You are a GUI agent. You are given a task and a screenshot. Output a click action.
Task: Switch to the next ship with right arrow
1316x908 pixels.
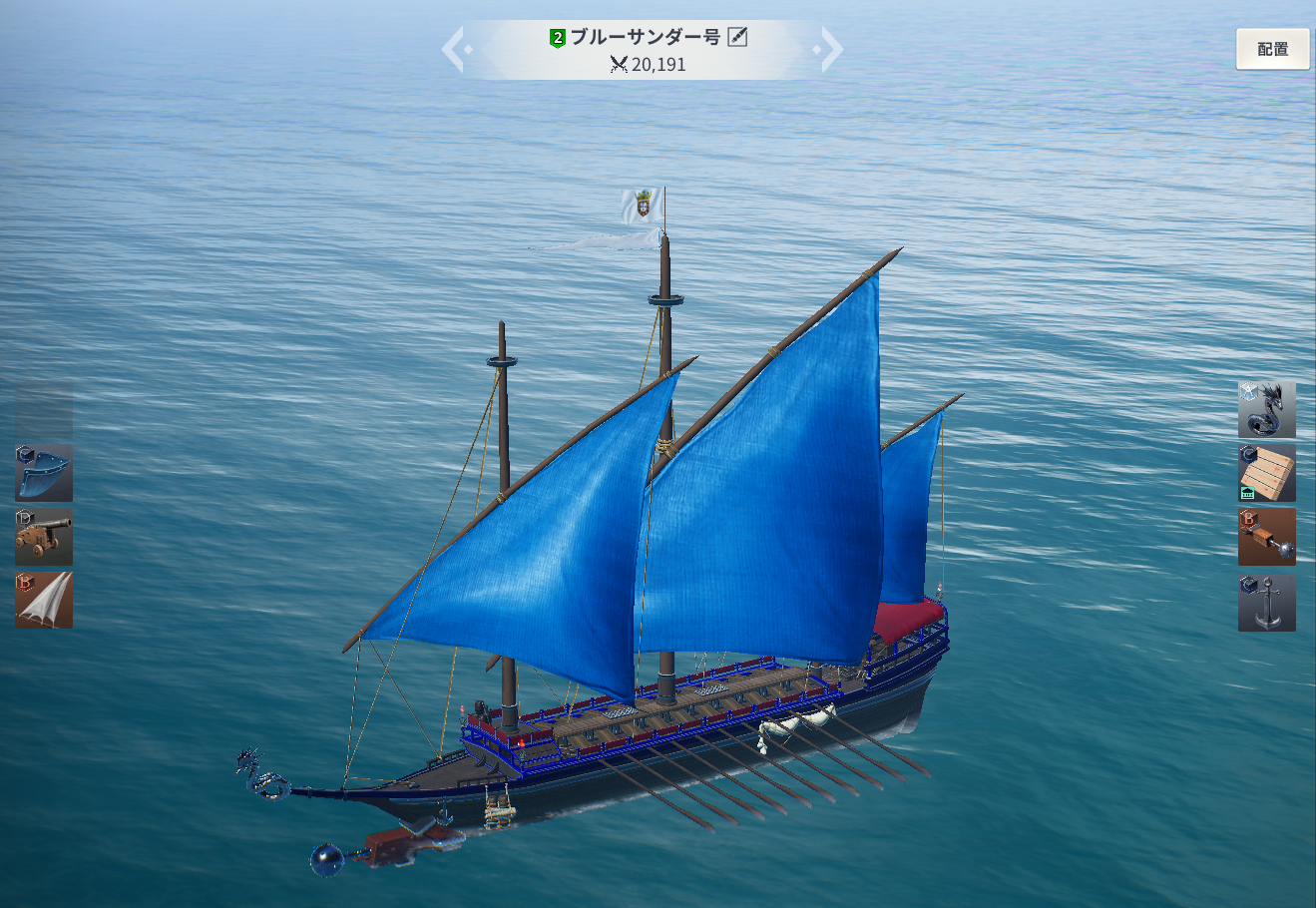[830, 50]
